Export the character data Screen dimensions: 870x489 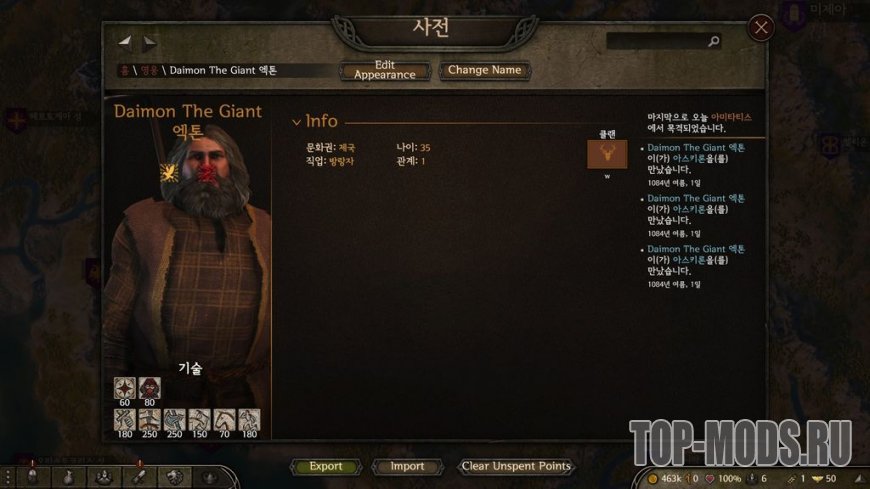[325, 466]
